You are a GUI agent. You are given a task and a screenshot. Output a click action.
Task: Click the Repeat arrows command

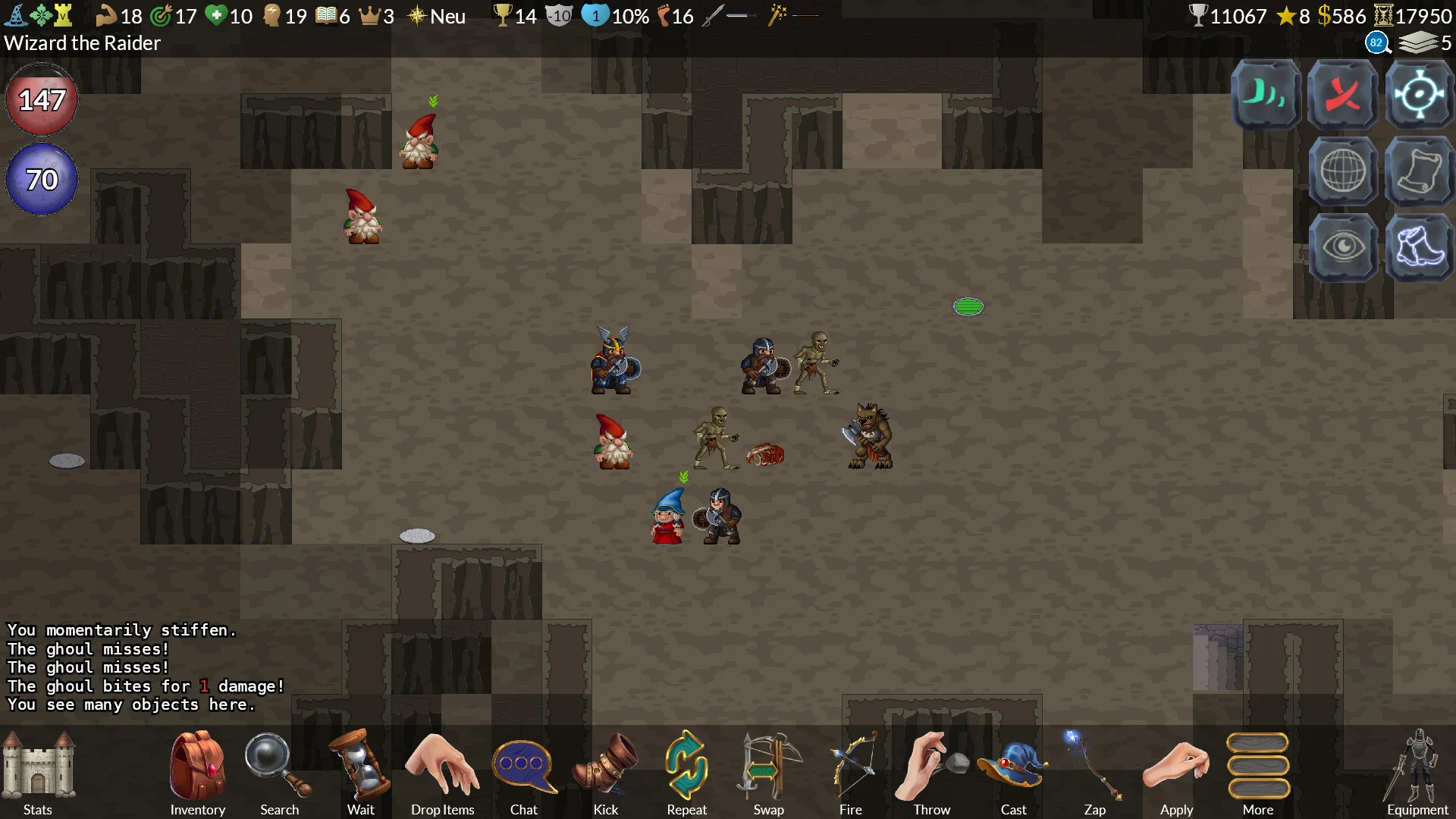(x=686, y=767)
